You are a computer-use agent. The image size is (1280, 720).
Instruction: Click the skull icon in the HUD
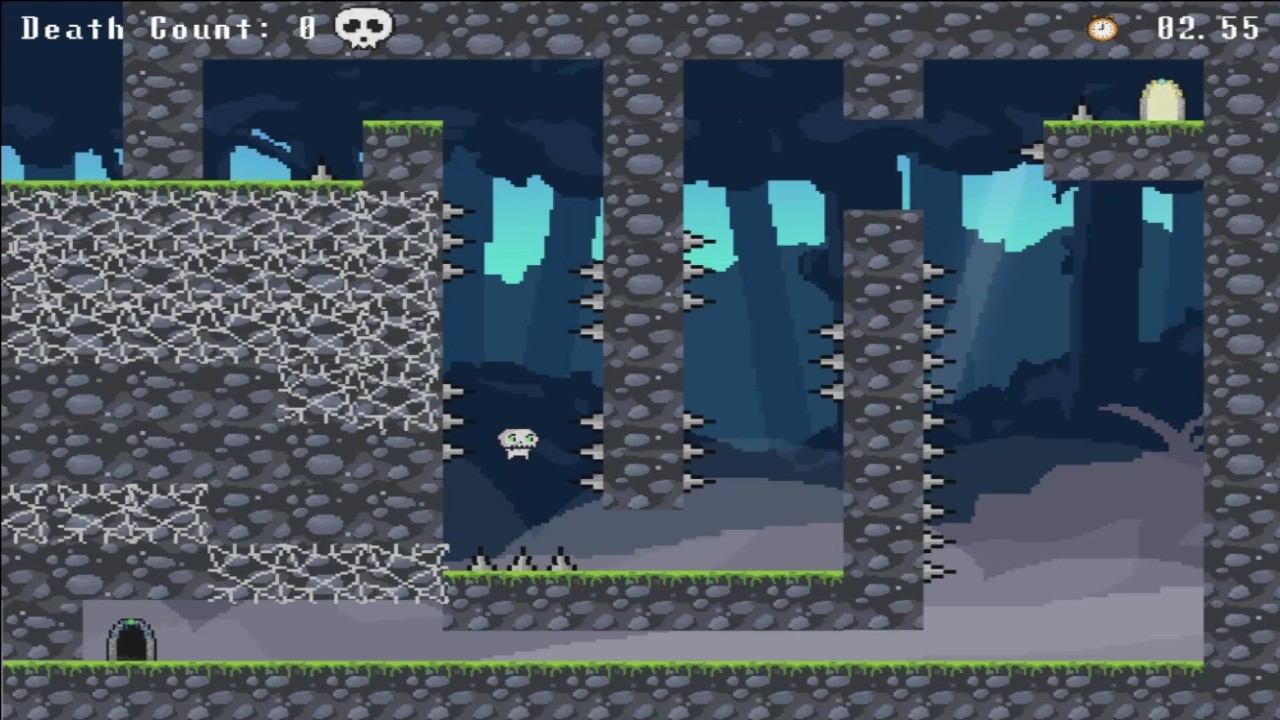[362, 28]
